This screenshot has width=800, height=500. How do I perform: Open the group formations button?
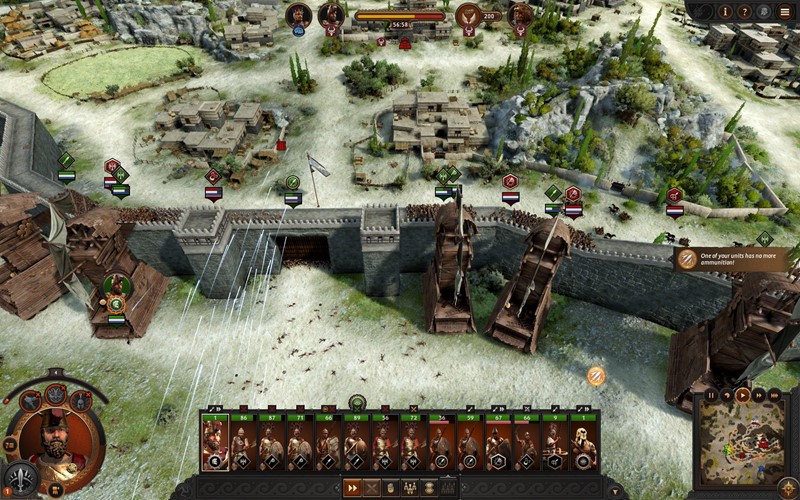tap(411, 488)
